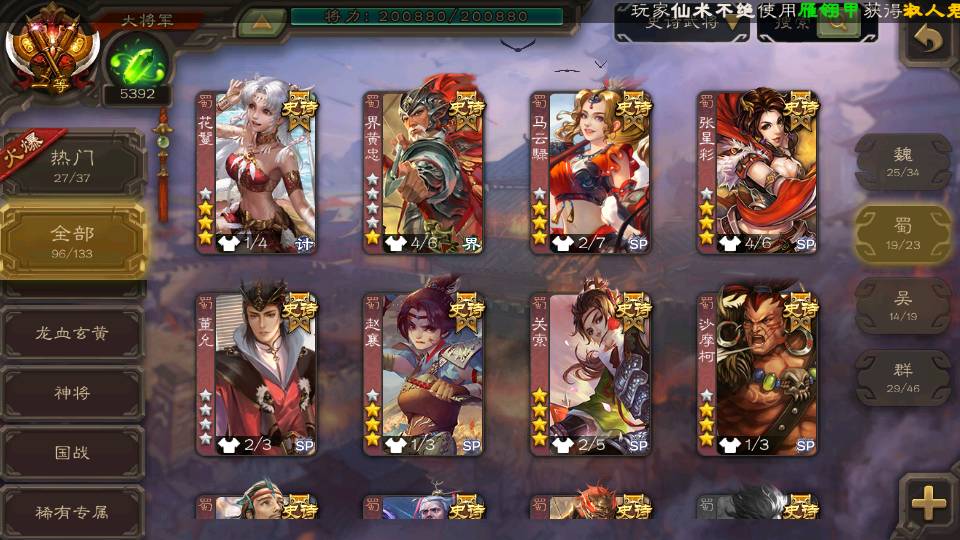Pick the 沙摩柯 hero card
This screenshot has width=960, height=540.
(x=758, y=374)
